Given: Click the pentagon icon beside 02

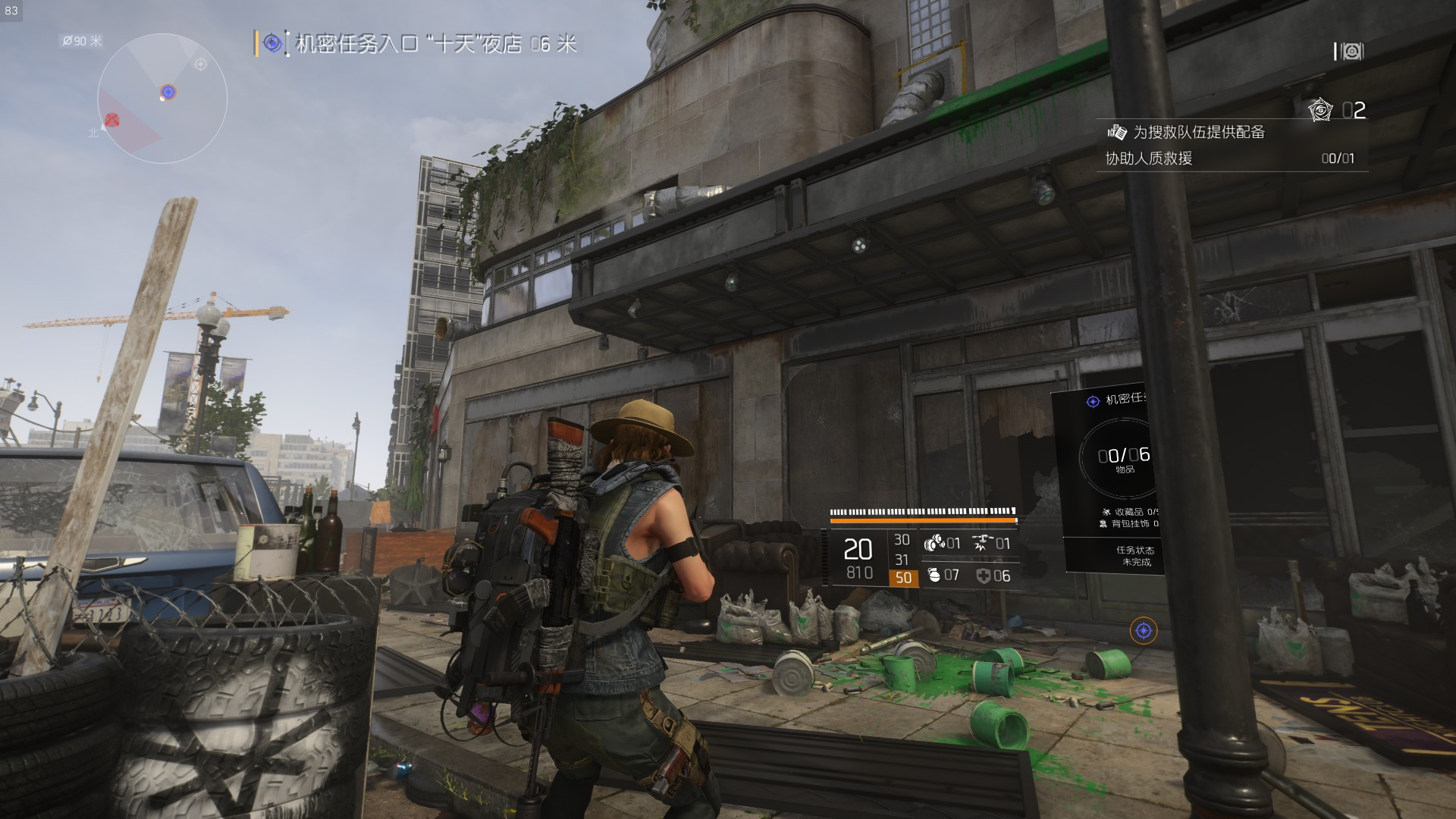Looking at the screenshot, I should click(x=1320, y=111).
